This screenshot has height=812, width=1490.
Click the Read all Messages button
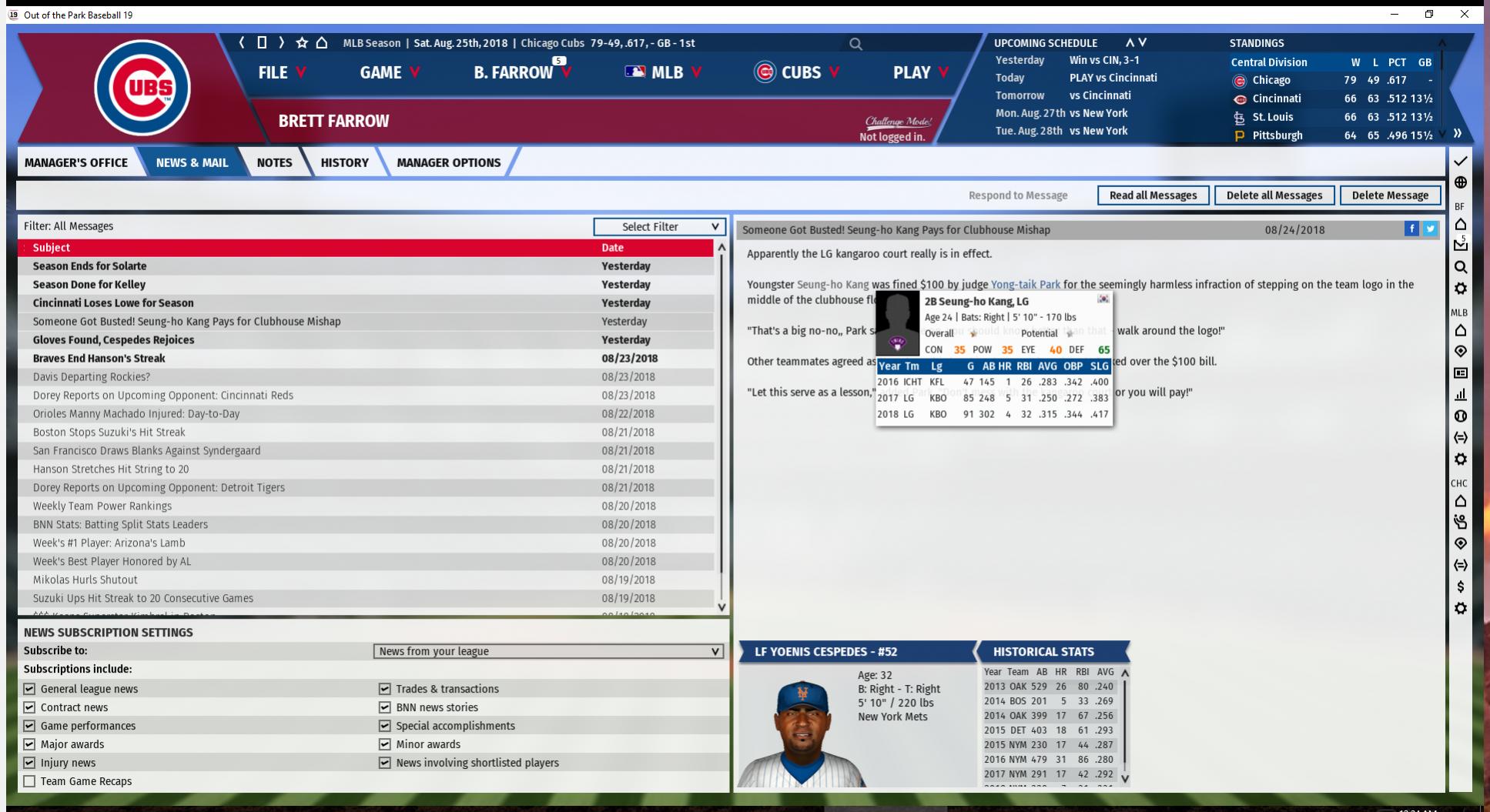pos(1153,195)
